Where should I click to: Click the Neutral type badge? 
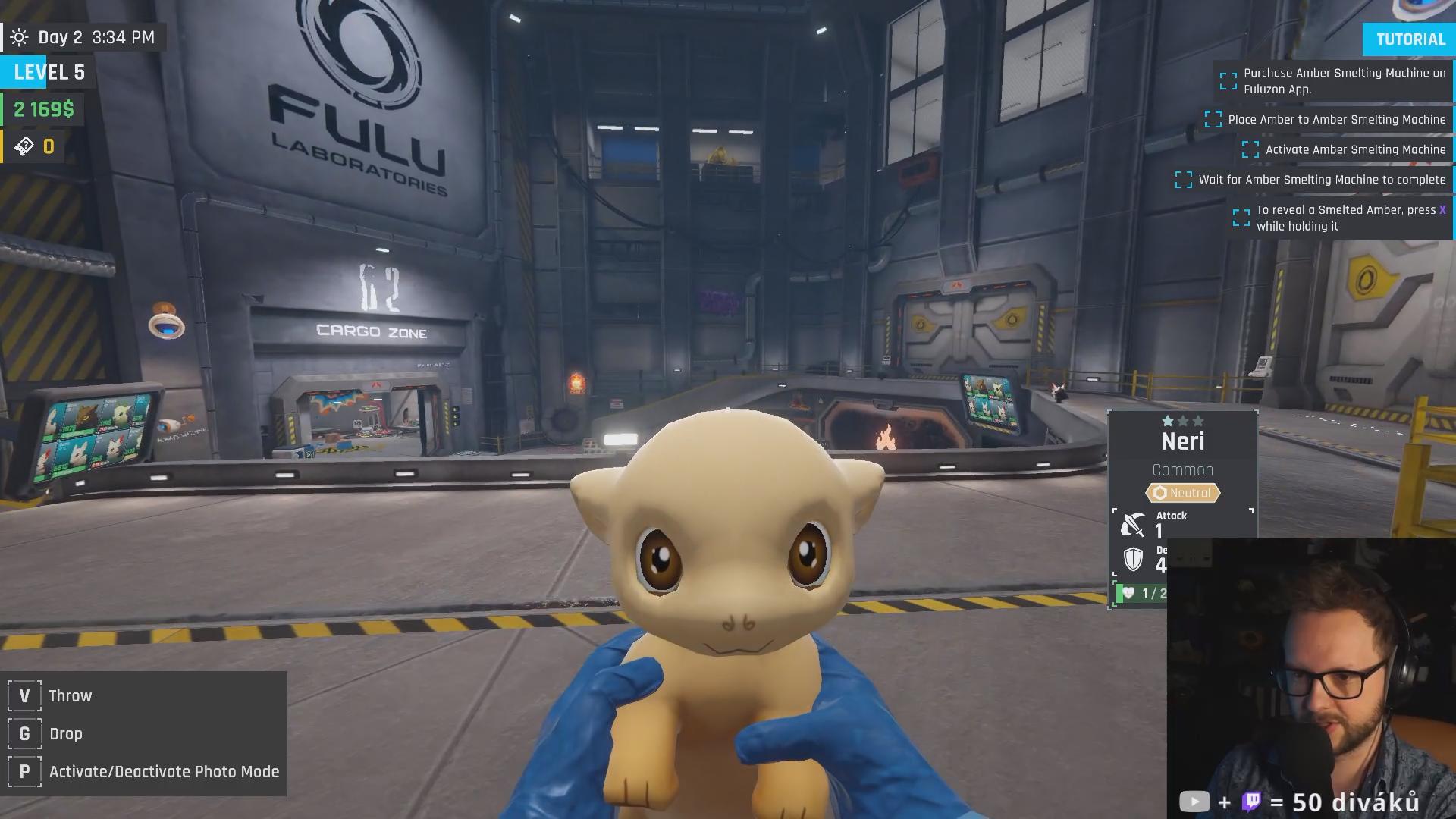[x=1182, y=493]
